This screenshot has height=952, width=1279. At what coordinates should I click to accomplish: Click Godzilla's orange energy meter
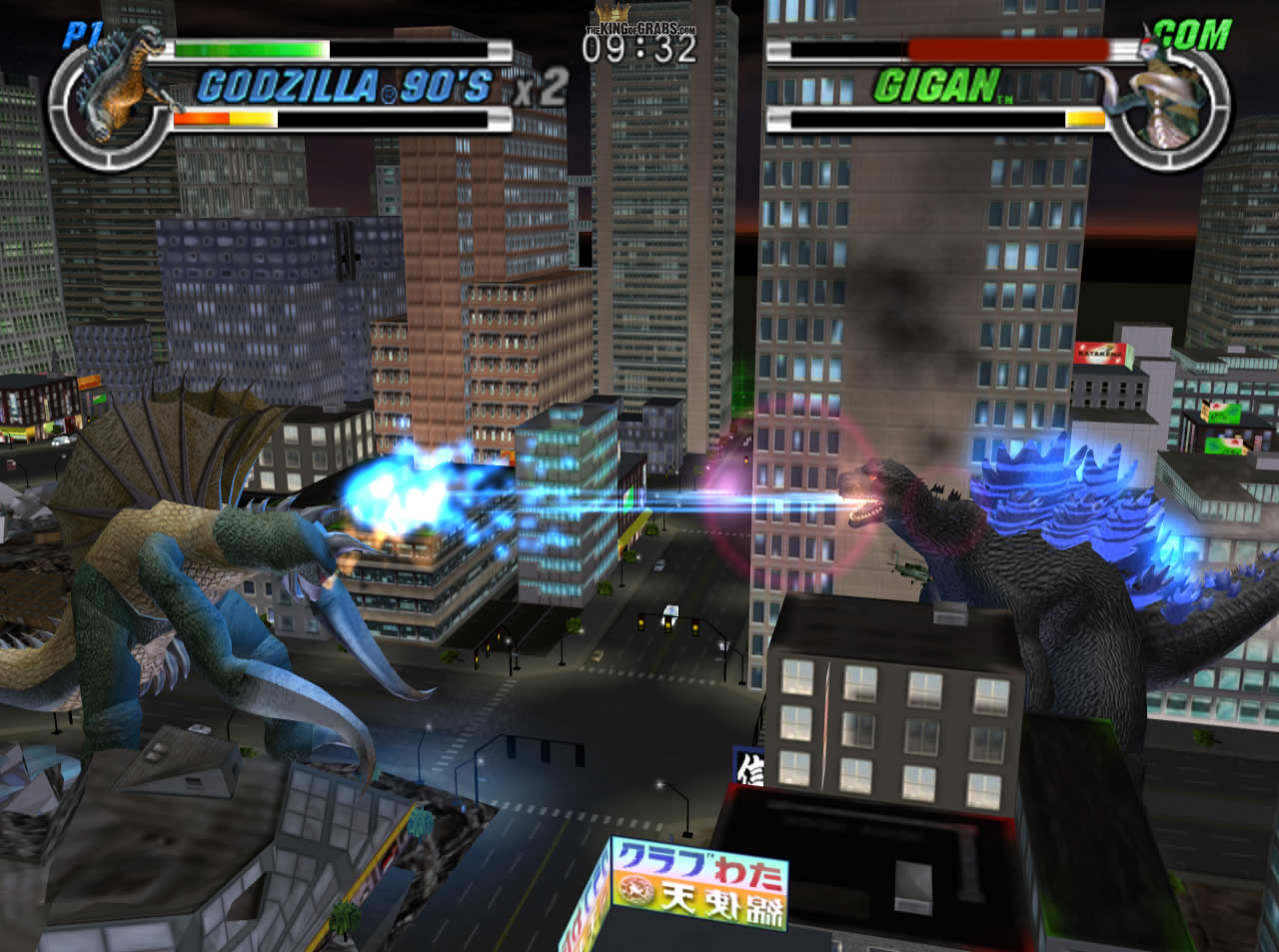click(220, 119)
